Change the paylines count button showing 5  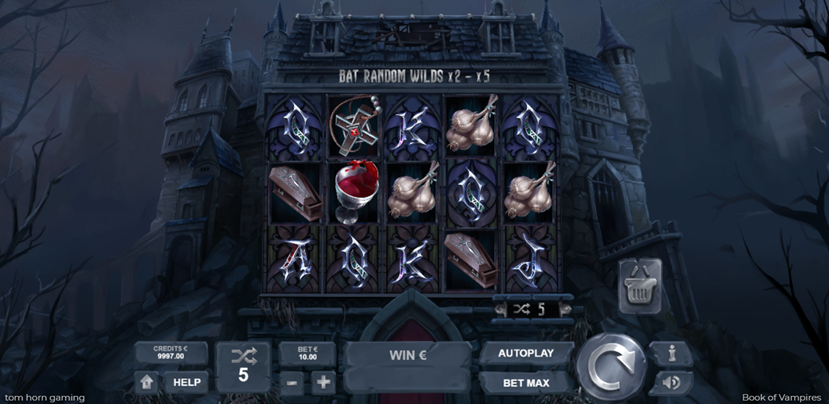pos(243,366)
